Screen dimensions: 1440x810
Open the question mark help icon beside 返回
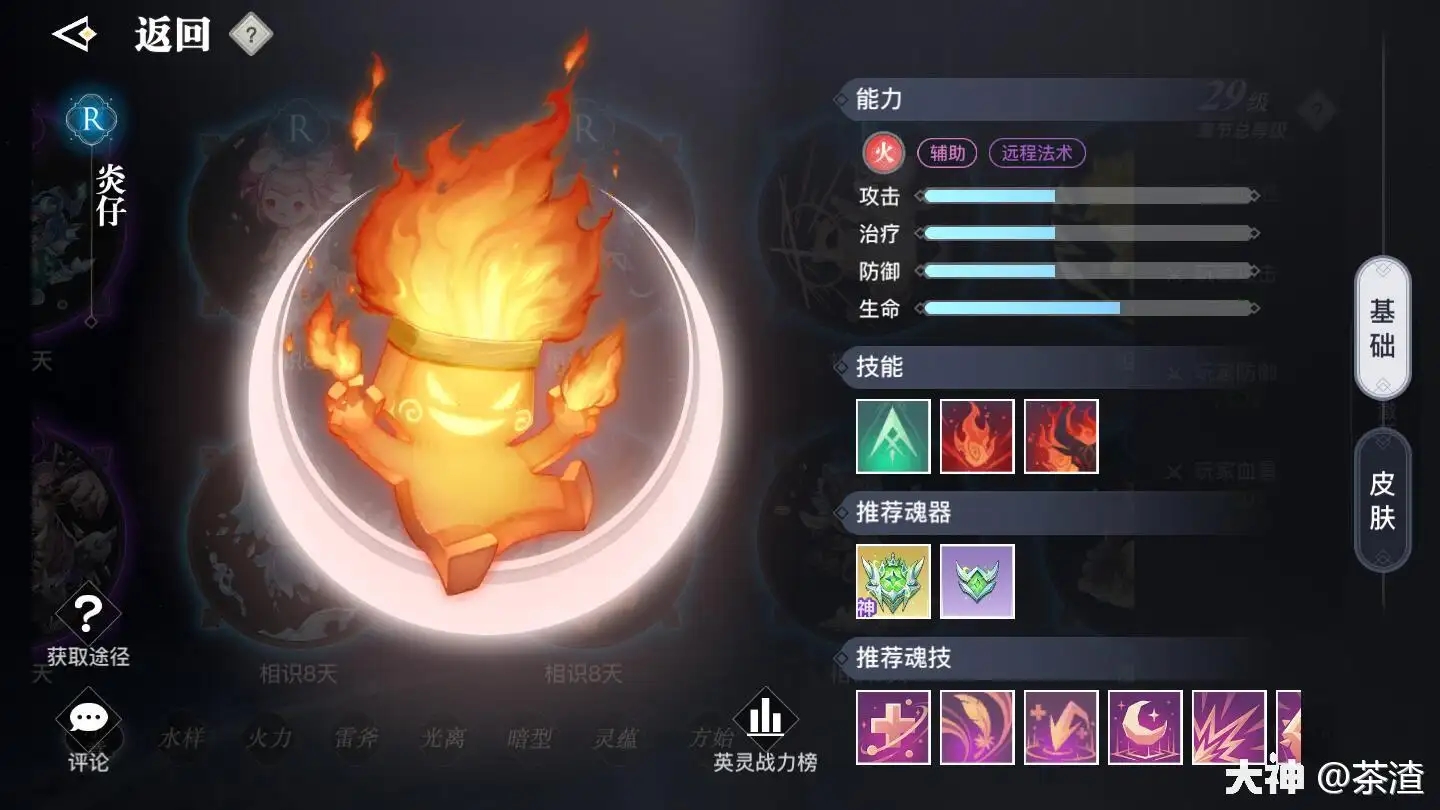[251, 36]
